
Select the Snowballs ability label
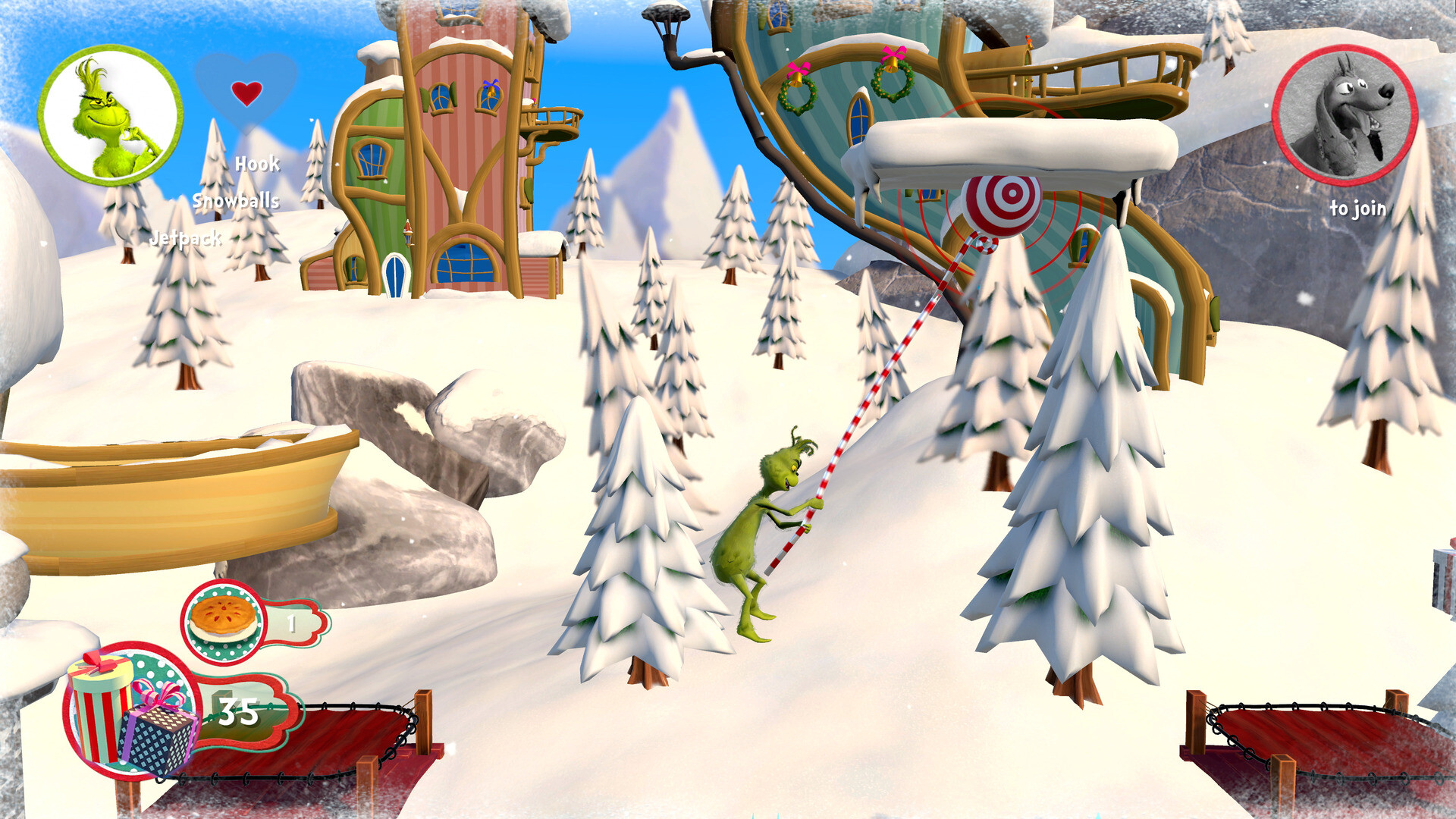(235, 202)
